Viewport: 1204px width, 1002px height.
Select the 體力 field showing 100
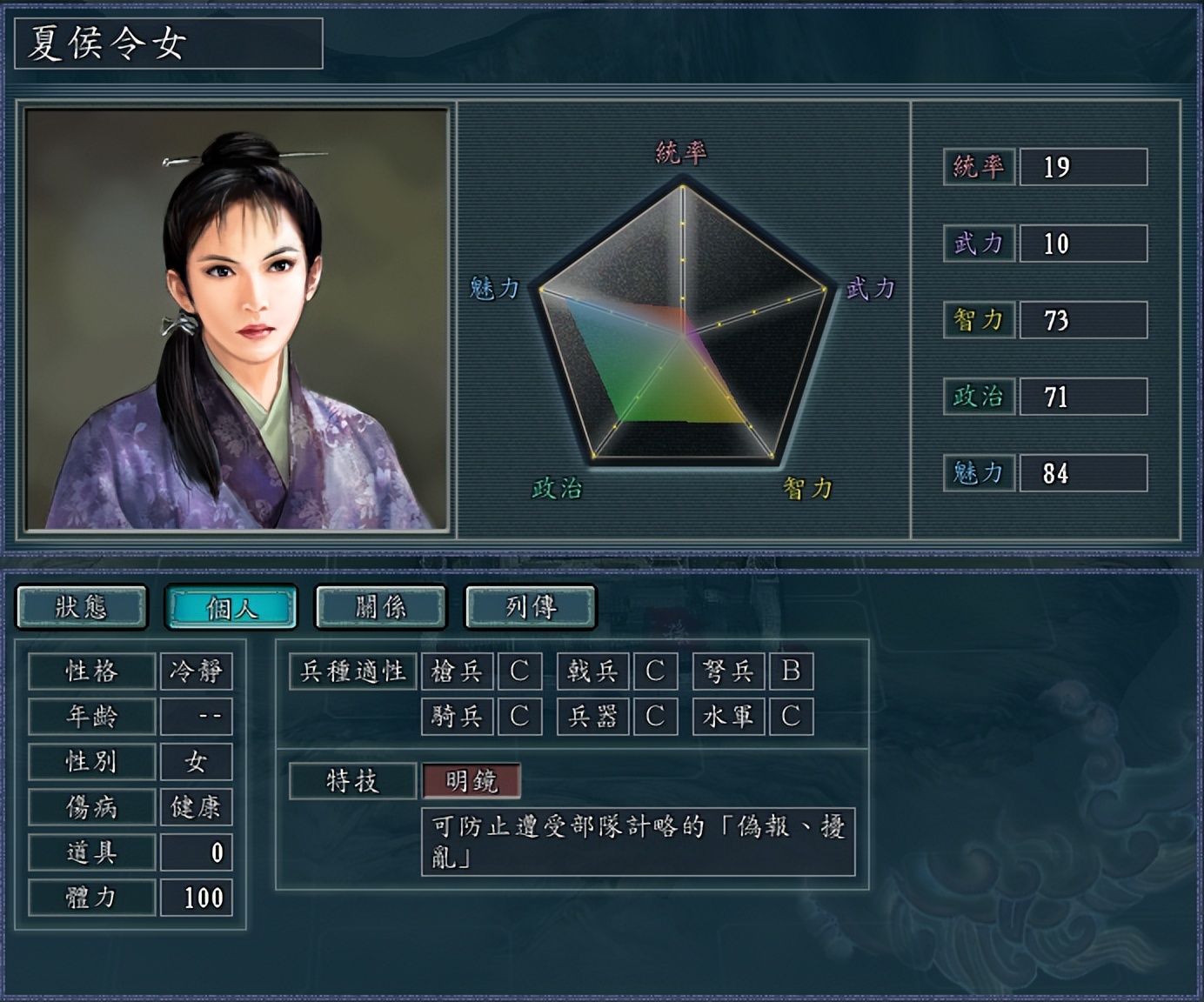[196, 897]
